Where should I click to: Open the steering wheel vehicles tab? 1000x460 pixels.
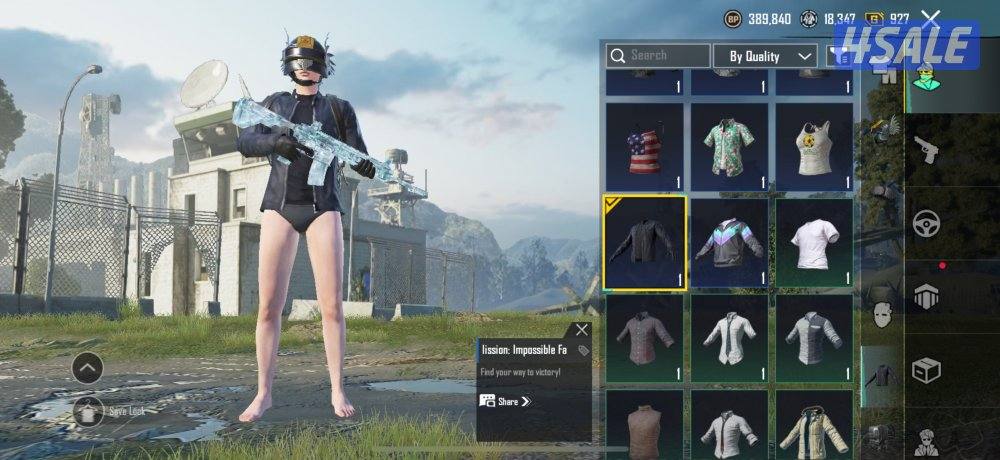click(x=926, y=223)
